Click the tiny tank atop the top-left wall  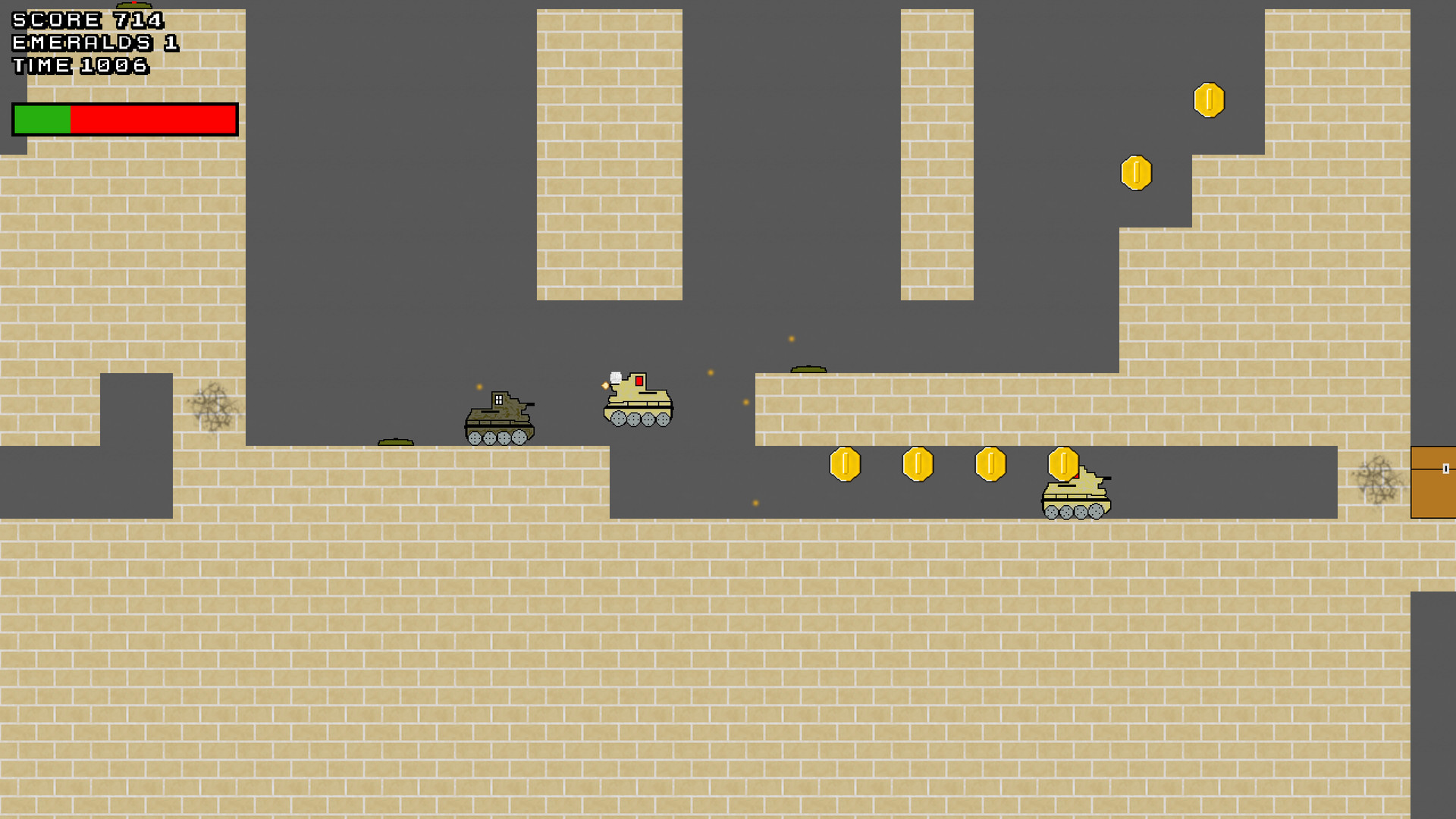pyautogui.click(x=133, y=5)
